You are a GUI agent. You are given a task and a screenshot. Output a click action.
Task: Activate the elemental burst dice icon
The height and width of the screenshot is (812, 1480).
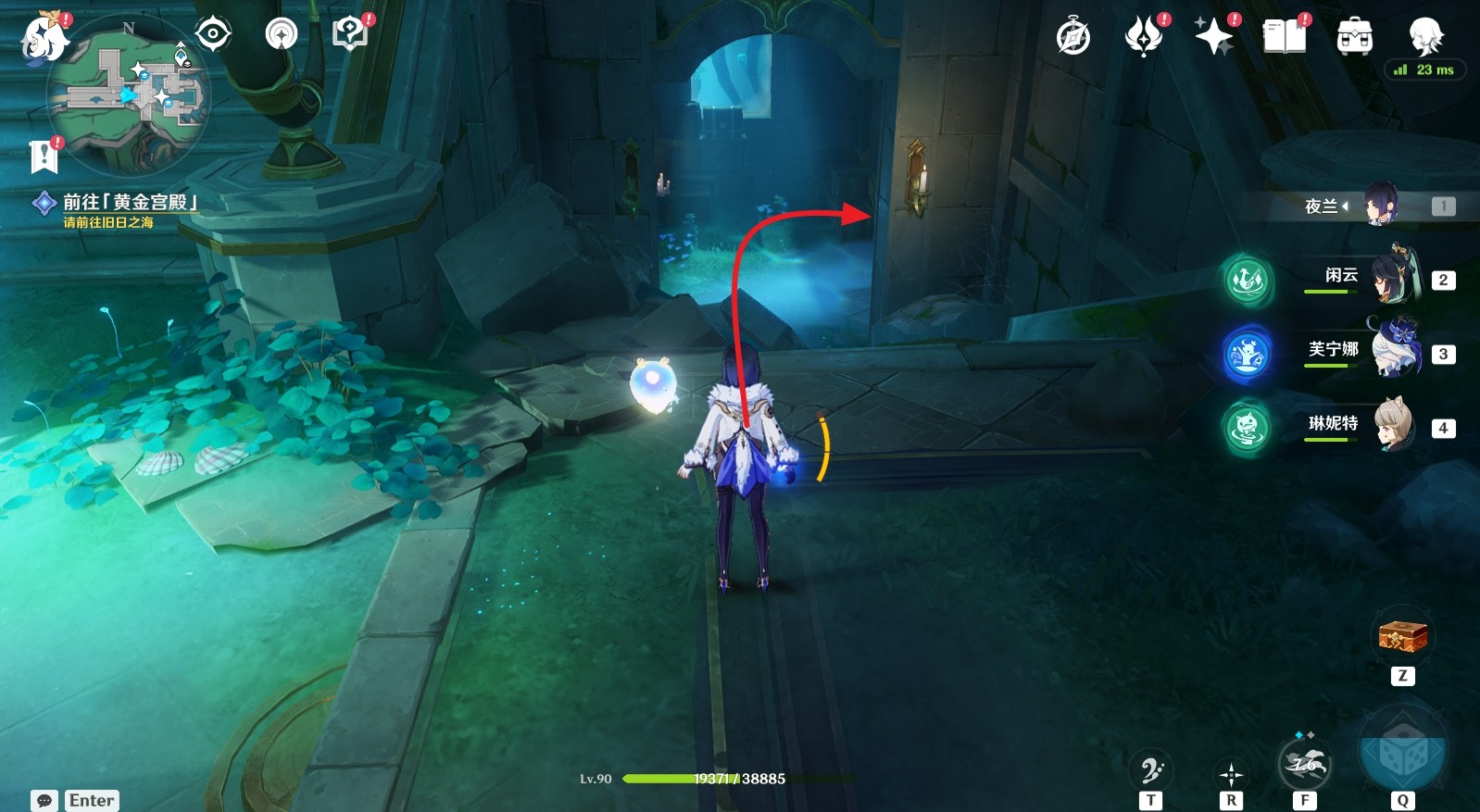[x=1402, y=753]
